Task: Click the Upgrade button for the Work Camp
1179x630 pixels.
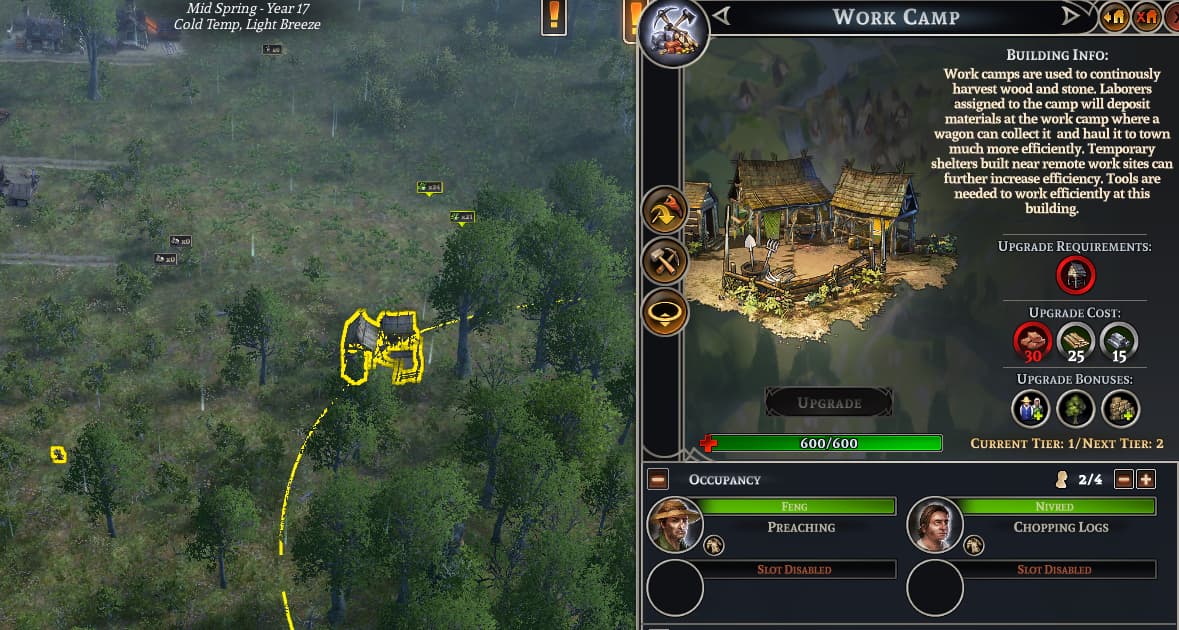Action: click(x=829, y=403)
